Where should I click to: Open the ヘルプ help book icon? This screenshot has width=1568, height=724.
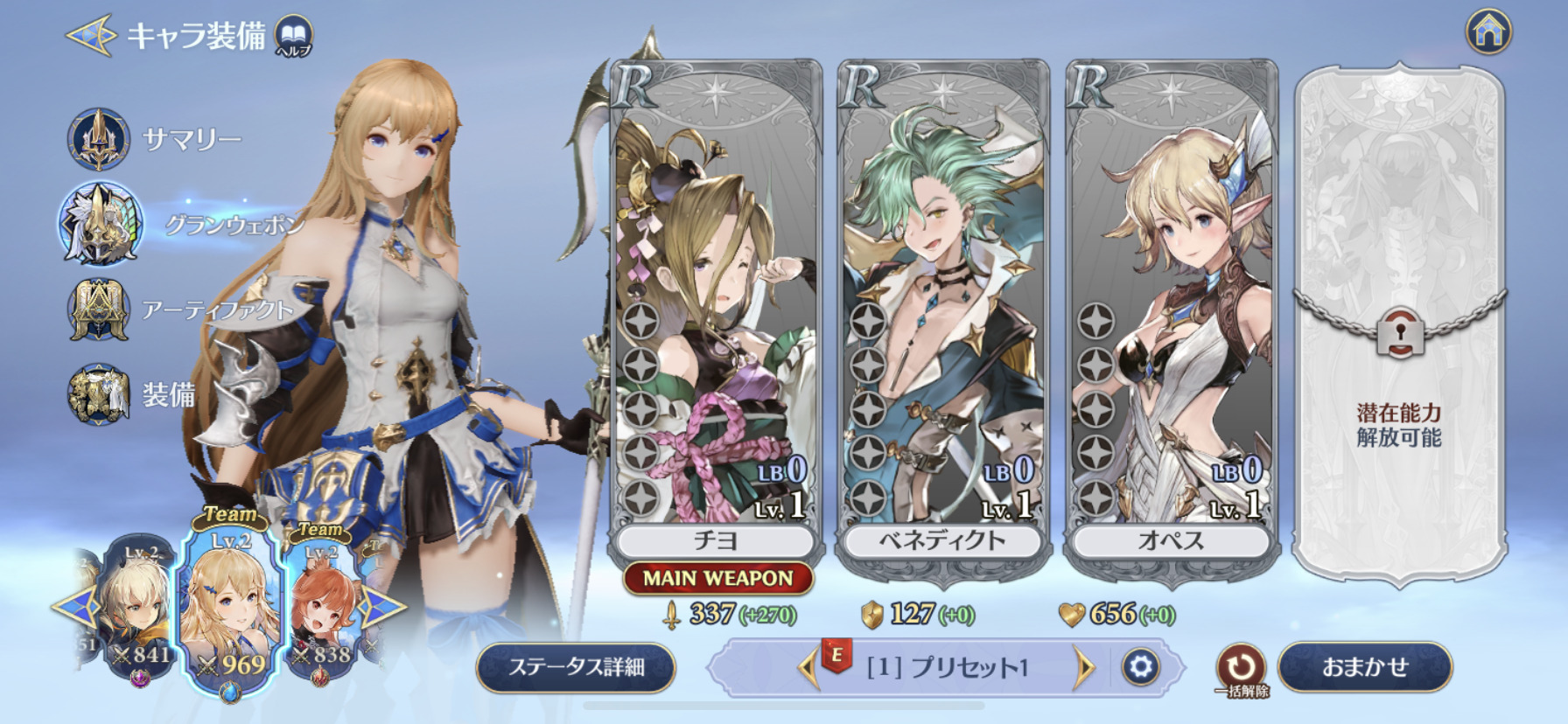293,37
